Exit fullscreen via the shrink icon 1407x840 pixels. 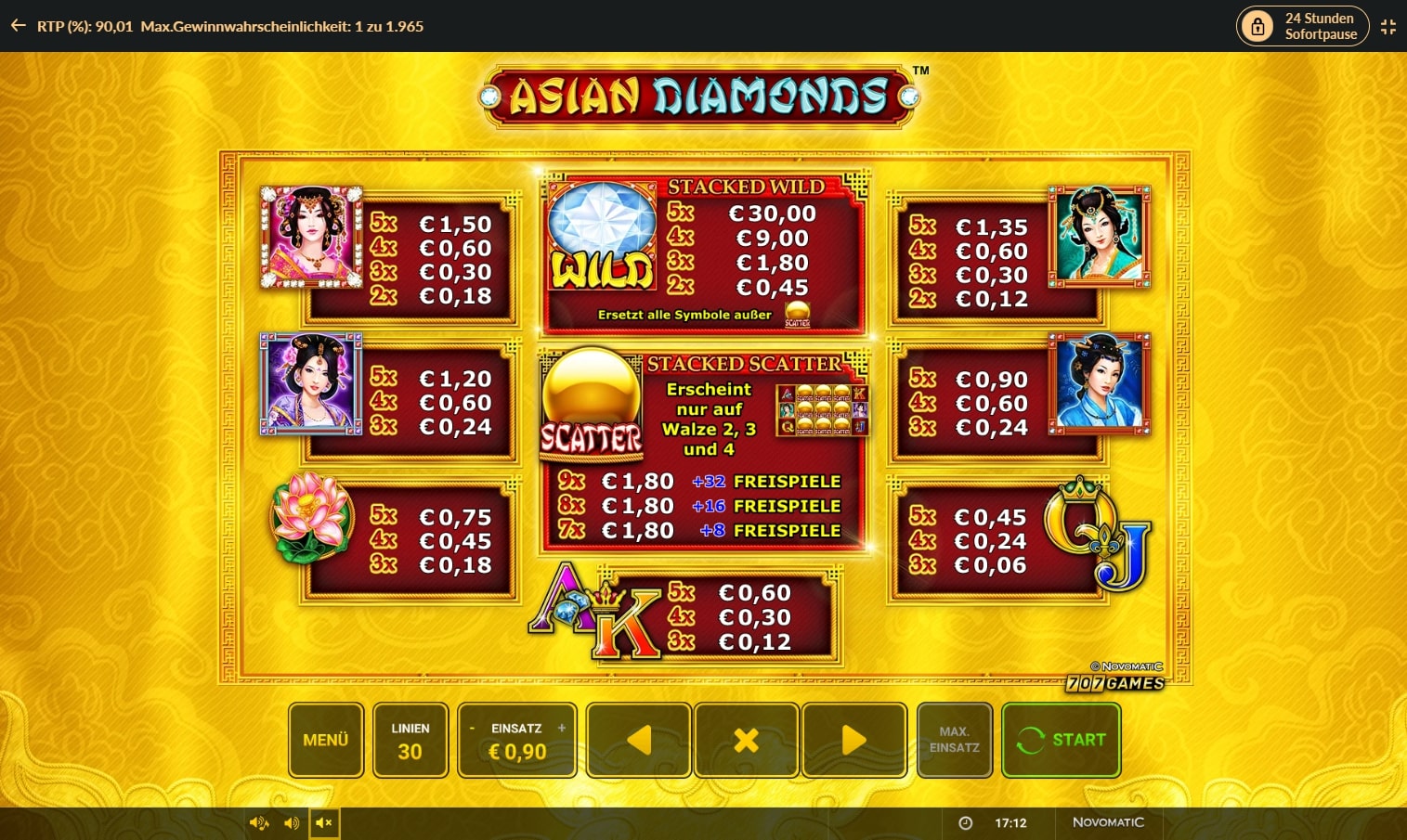pos(1388,26)
